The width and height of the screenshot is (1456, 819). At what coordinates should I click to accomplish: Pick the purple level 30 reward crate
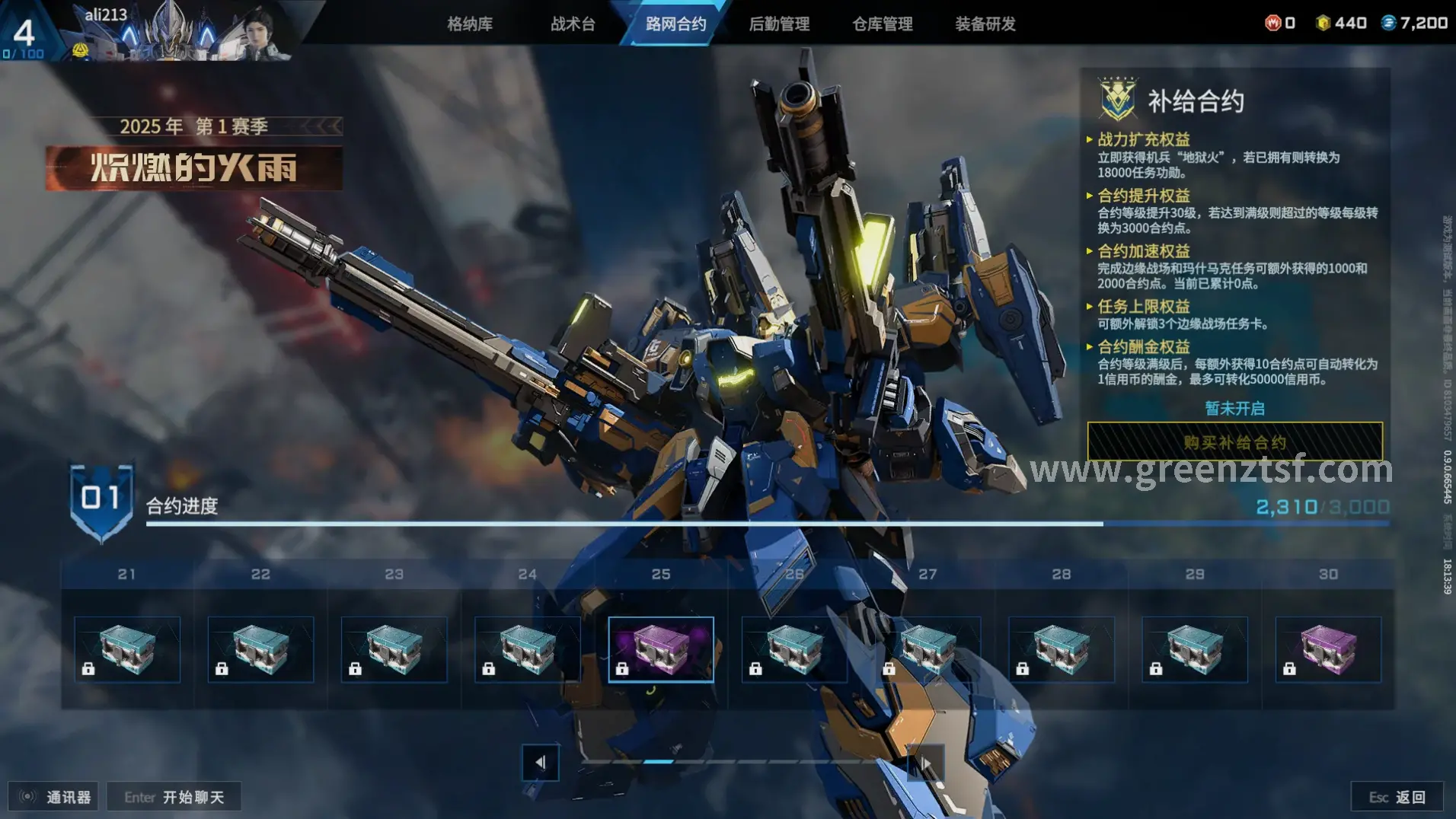[1328, 649]
